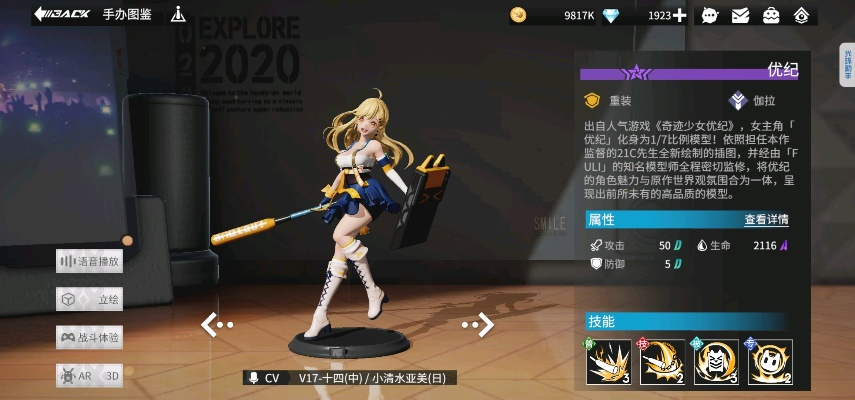
Task: Play the character voice (语音播放)
Action: coord(90,261)
